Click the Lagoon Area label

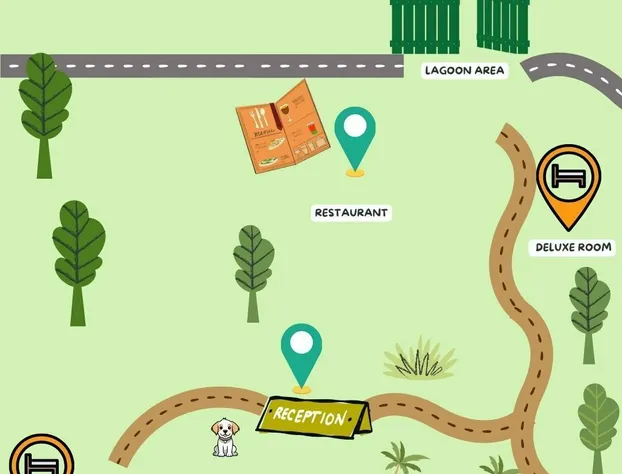tap(465, 70)
